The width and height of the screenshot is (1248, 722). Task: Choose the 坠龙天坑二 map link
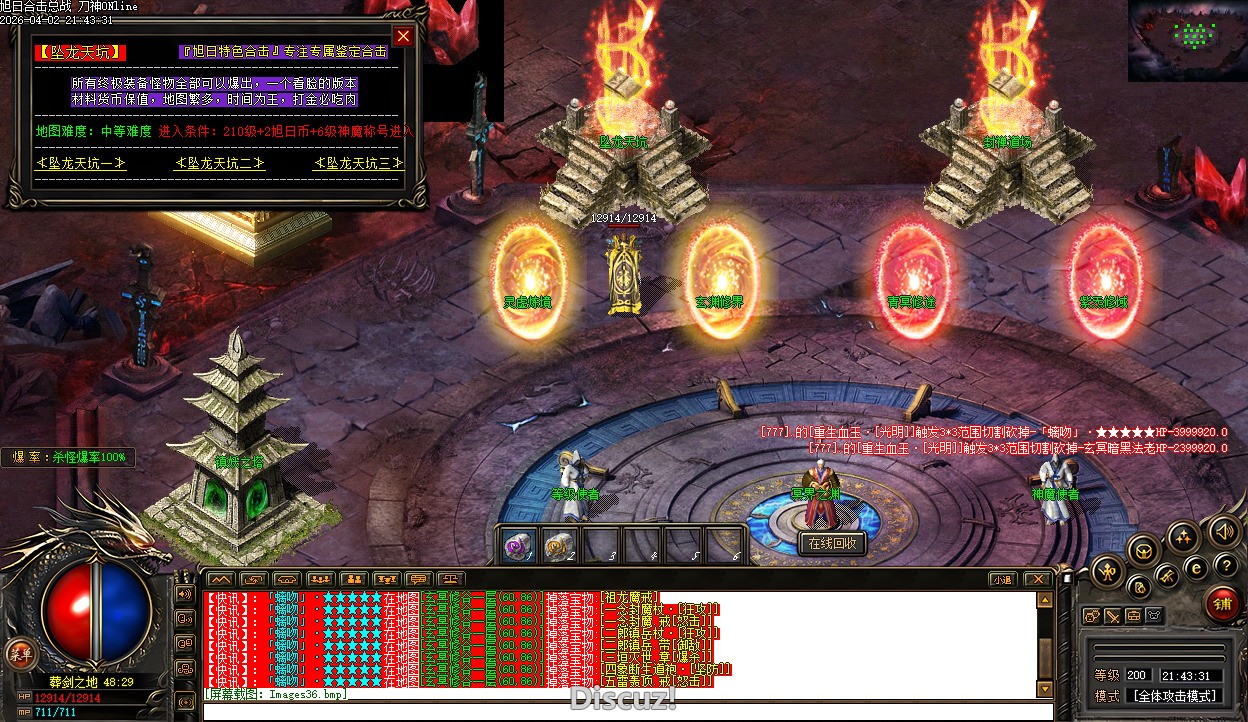click(220, 163)
